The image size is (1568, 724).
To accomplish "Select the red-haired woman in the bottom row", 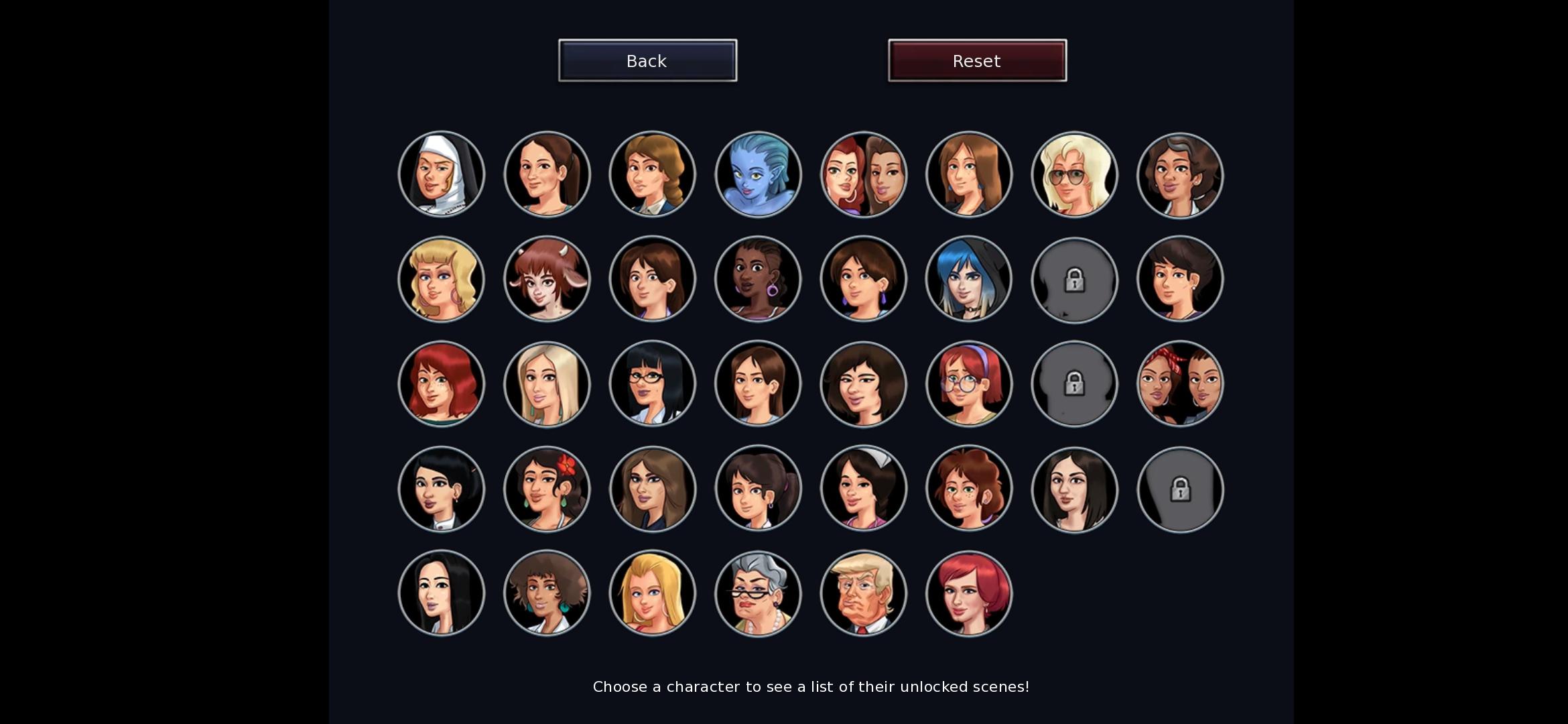I will coord(969,593).
